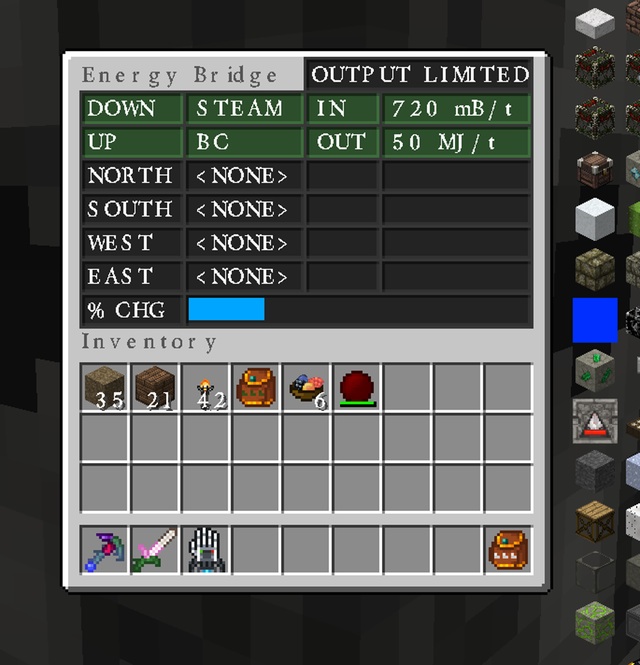Viewport: 640px width, 665px height.
Task: Pick up the stack of 21 dark planks
Action: tap(155, 387)
